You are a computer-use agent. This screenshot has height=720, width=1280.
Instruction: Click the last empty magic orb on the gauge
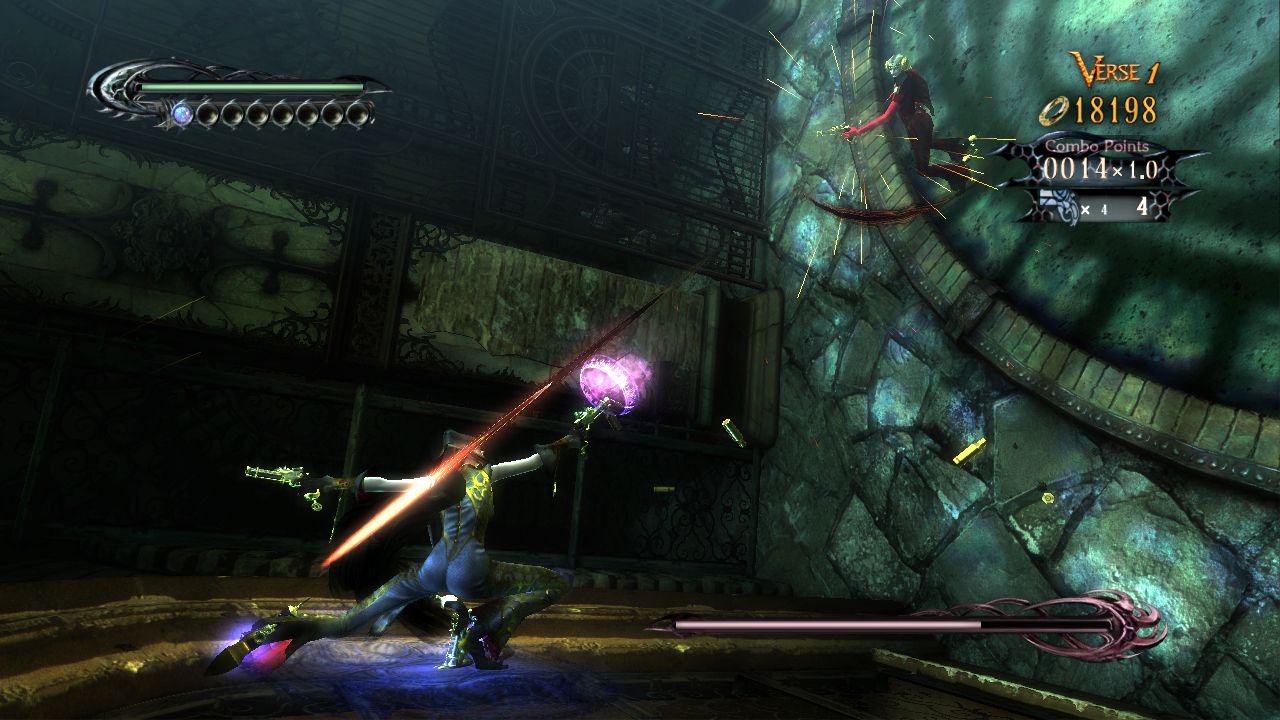(x=357, y=115)
